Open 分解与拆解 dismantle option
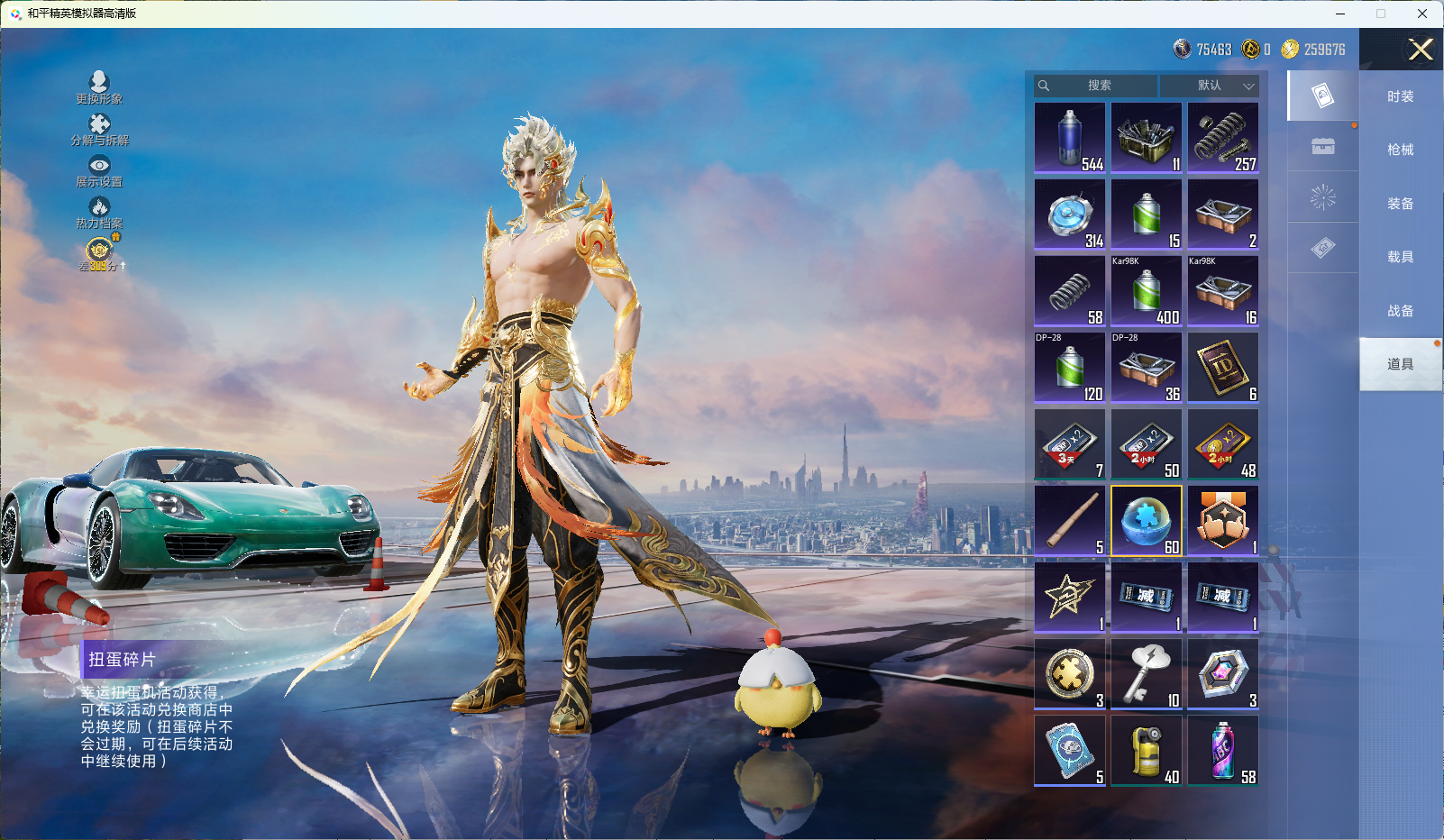1444x840 pixels. click(99, 129)
